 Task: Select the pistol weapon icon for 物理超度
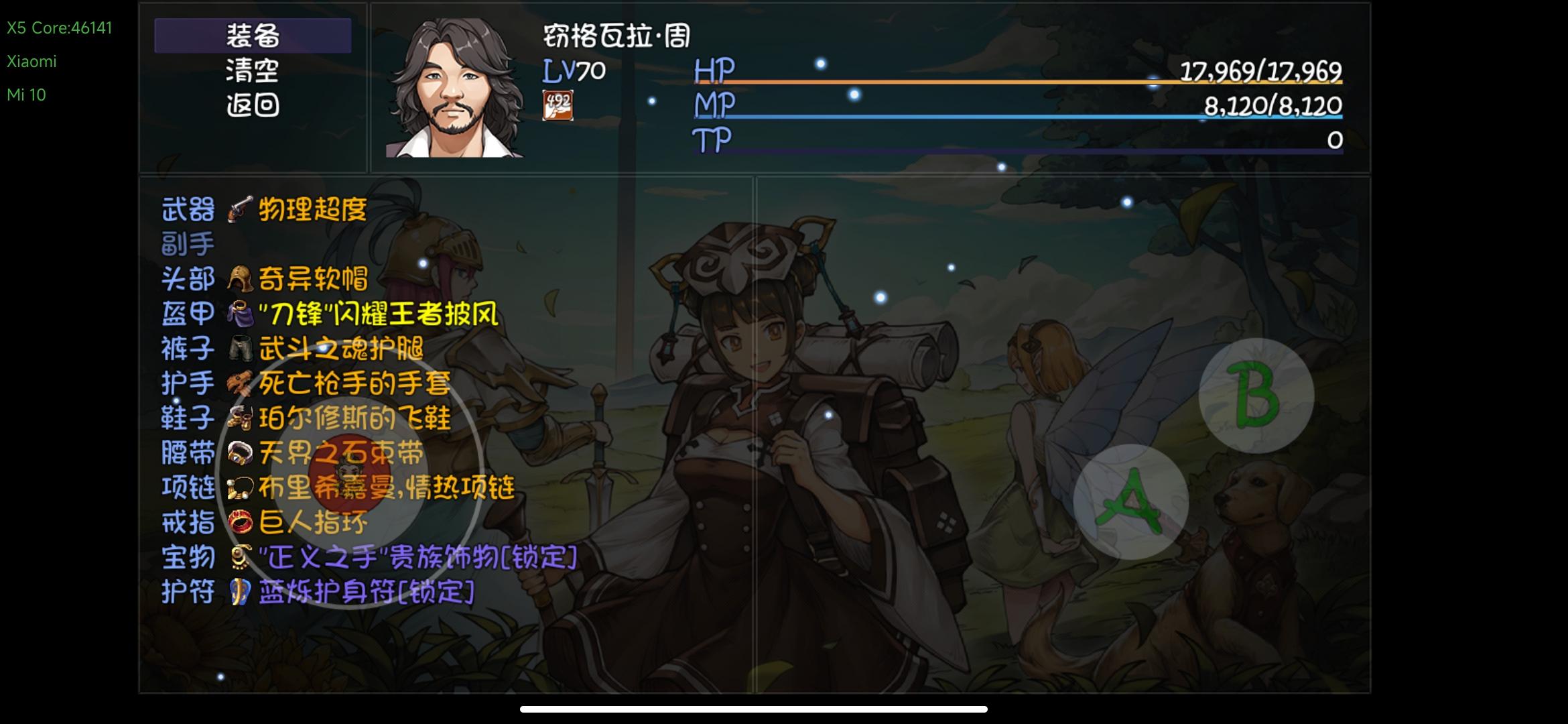coord(240,210)
